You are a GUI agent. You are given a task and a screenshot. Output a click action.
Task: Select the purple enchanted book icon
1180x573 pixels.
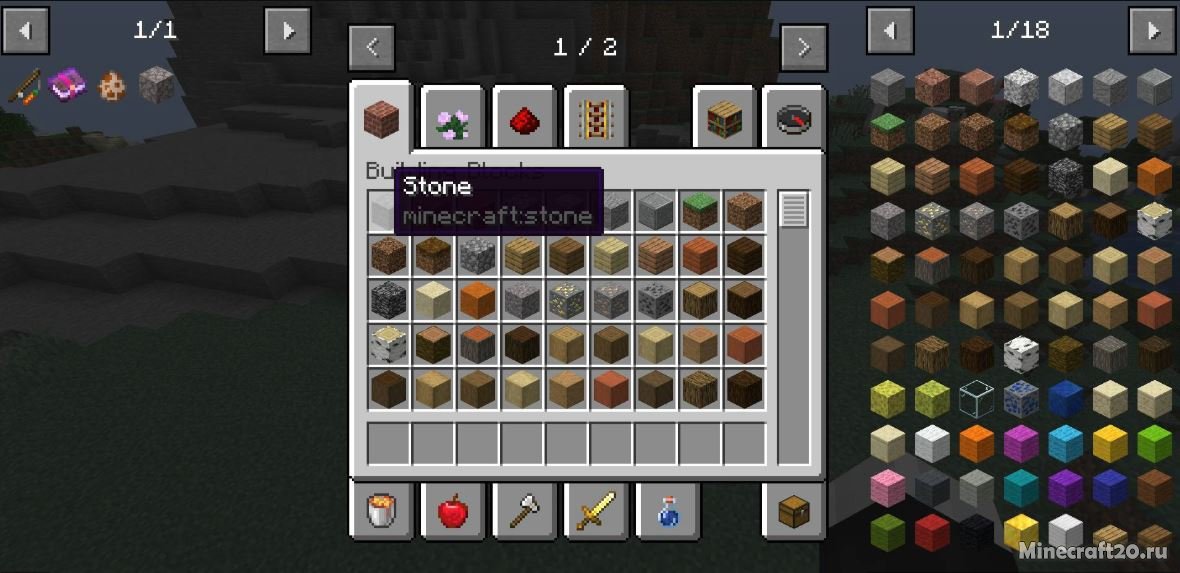tap(67, 85)
